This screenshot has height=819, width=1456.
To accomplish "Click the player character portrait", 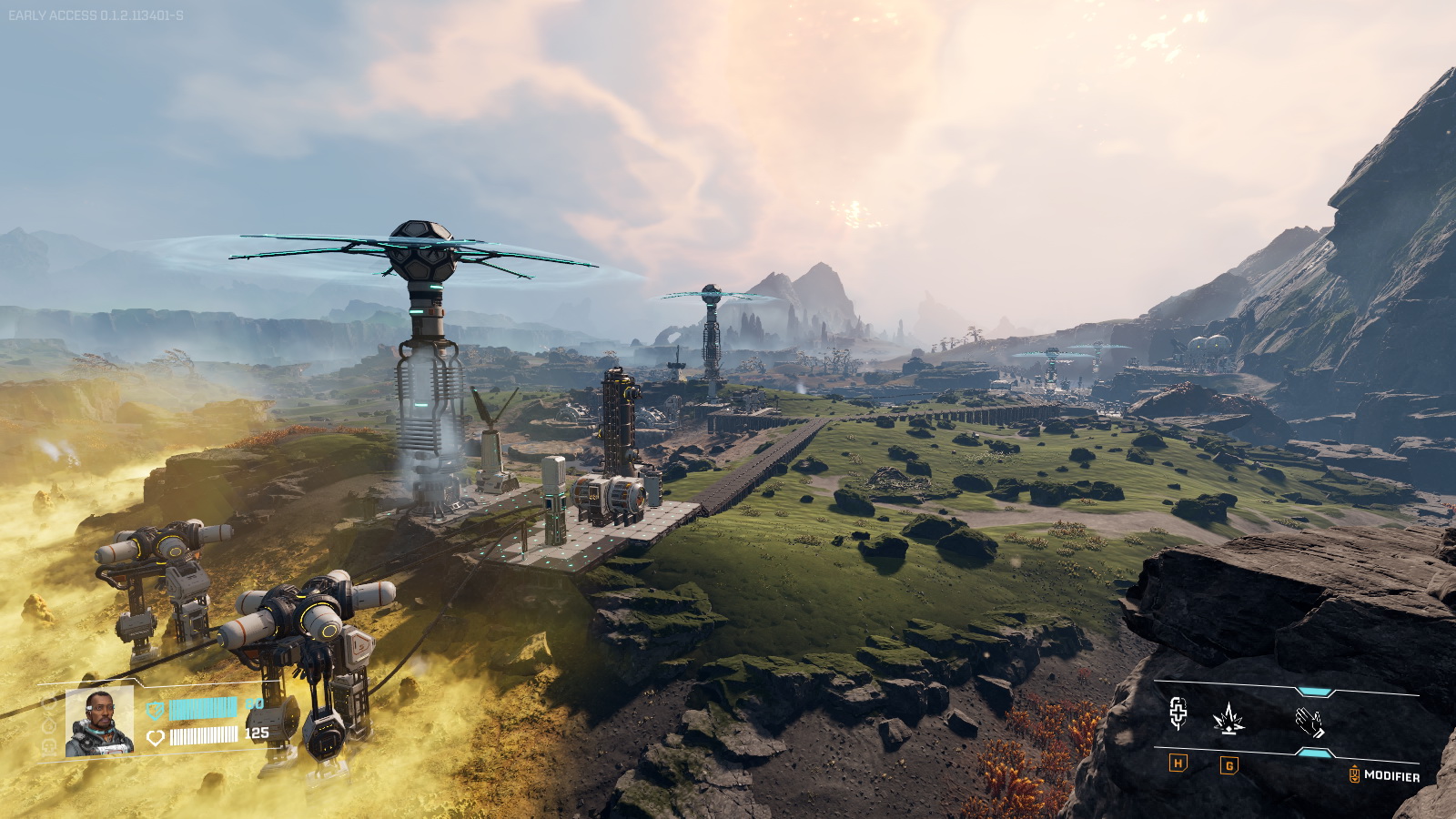I will tap(99, 722).
